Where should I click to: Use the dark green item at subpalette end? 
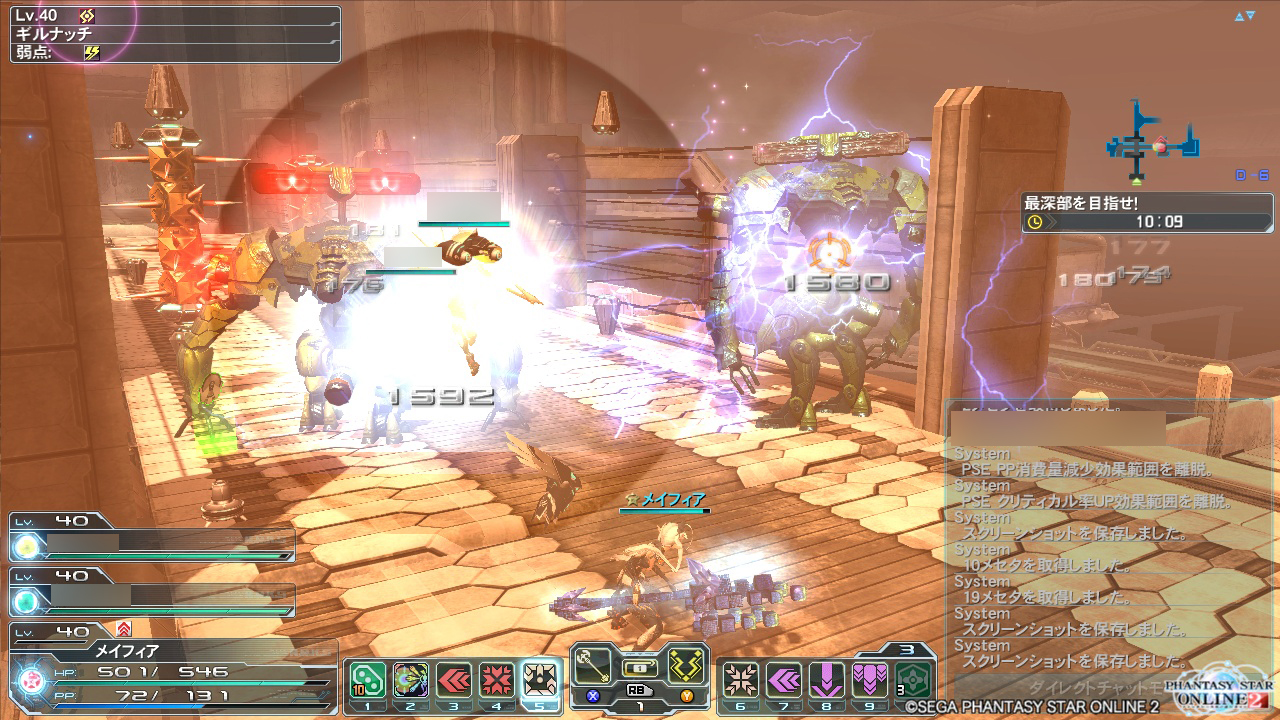[913, 681]
